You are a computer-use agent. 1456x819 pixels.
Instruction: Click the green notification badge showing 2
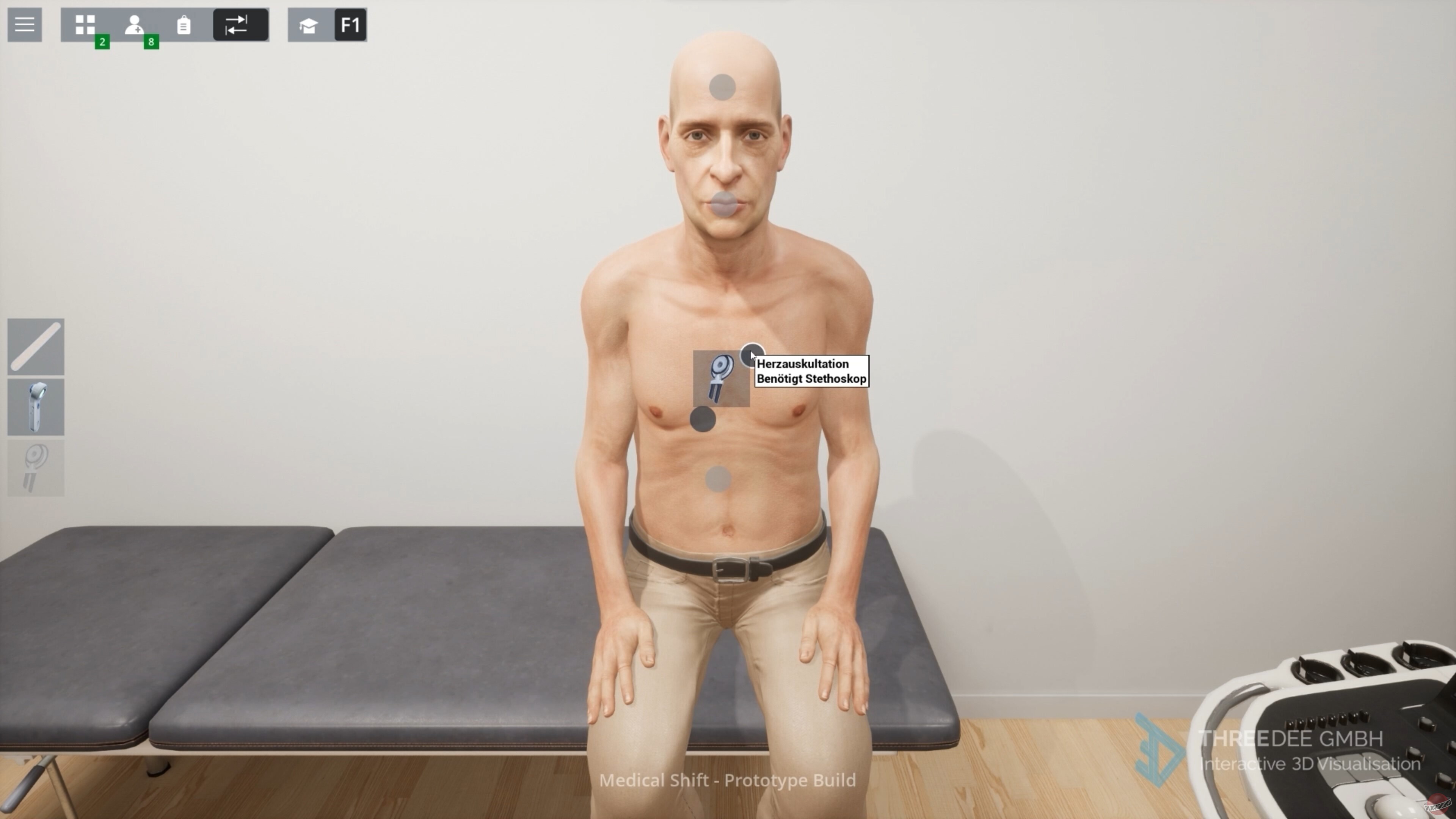pos(103,42)
